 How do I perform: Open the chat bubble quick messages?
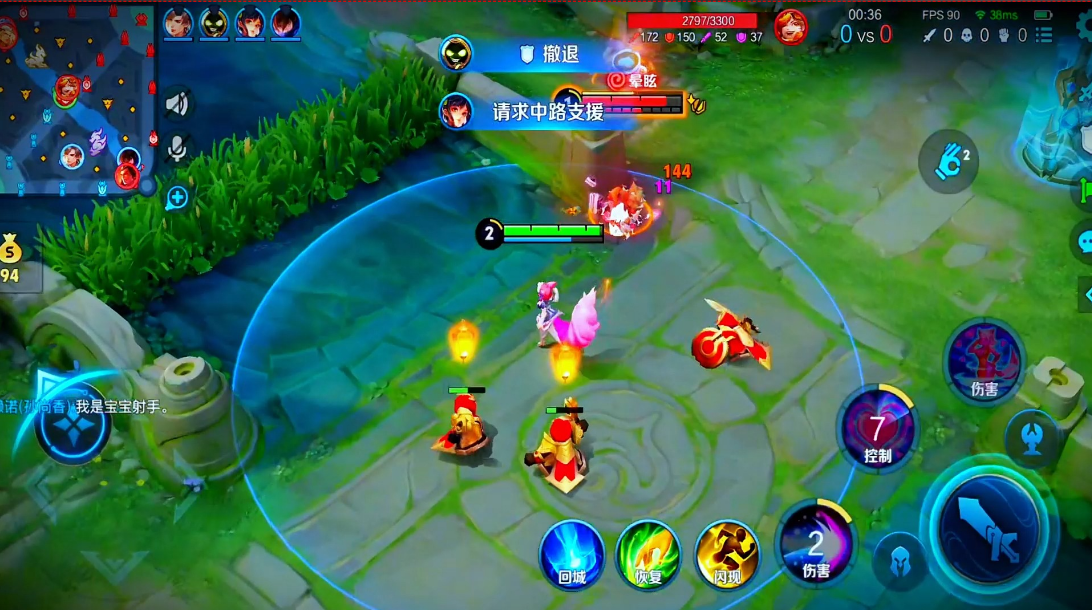pos(1082,240)
